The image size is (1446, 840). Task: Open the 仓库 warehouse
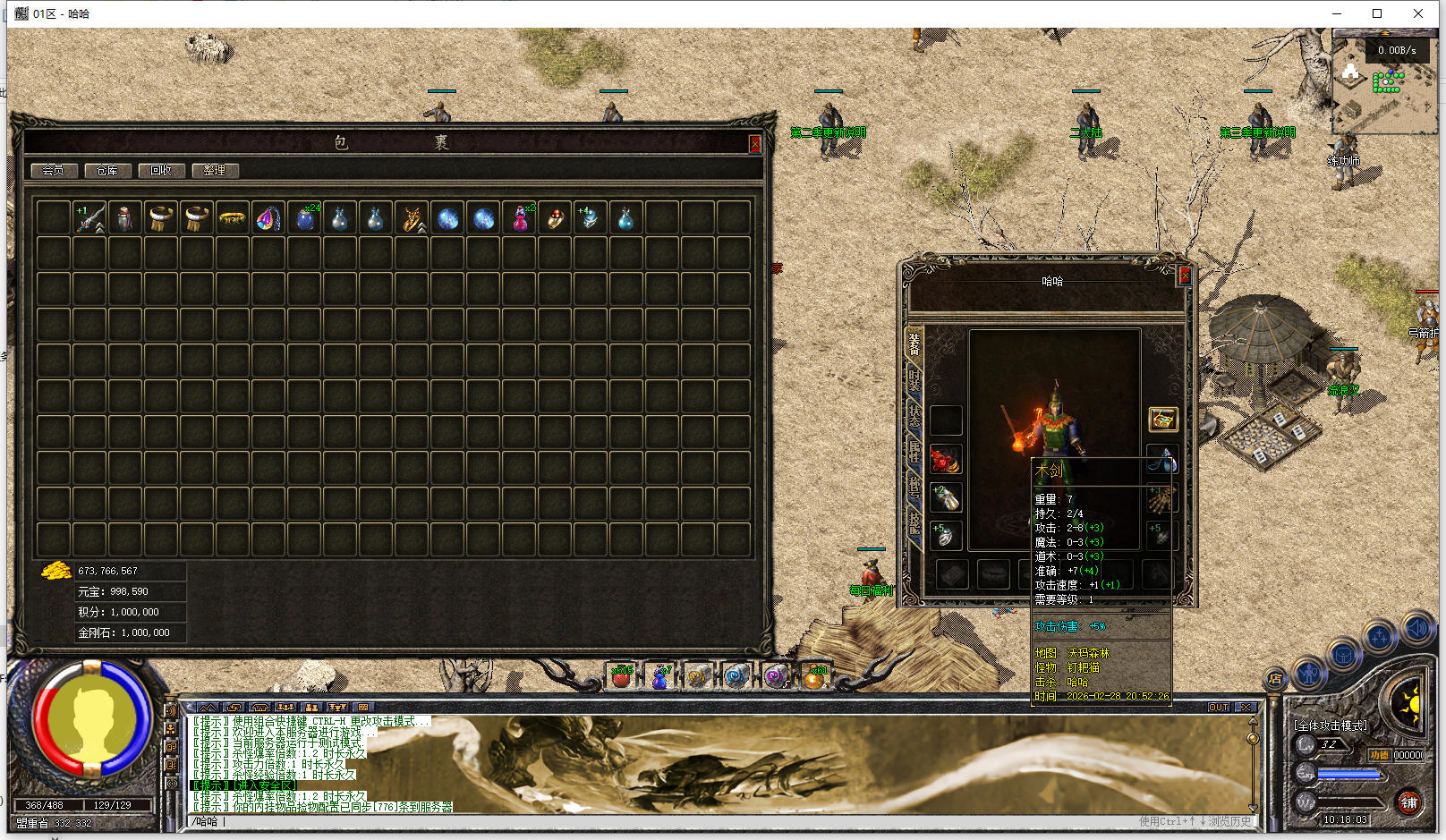(x=107, y=170)
